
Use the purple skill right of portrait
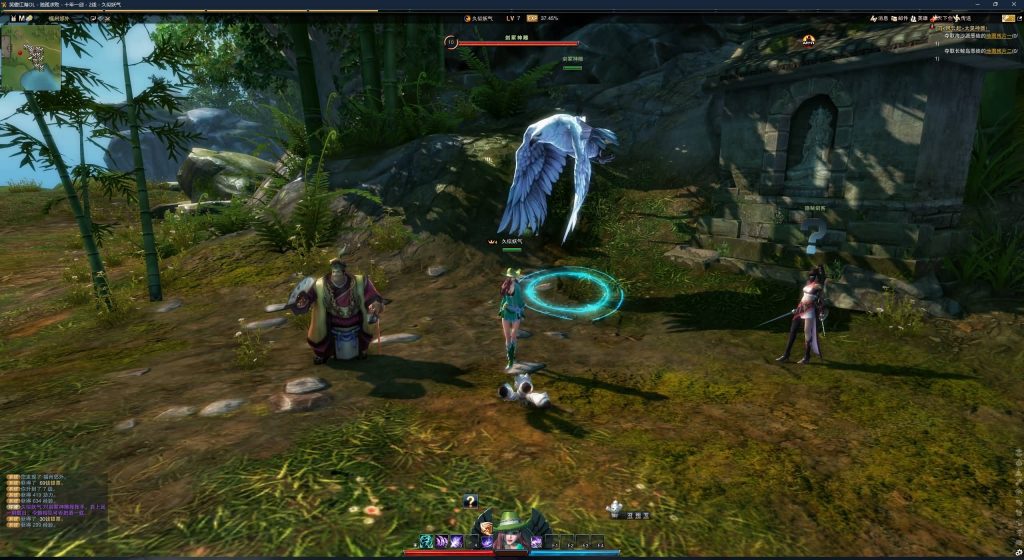(x=537, y=542)
